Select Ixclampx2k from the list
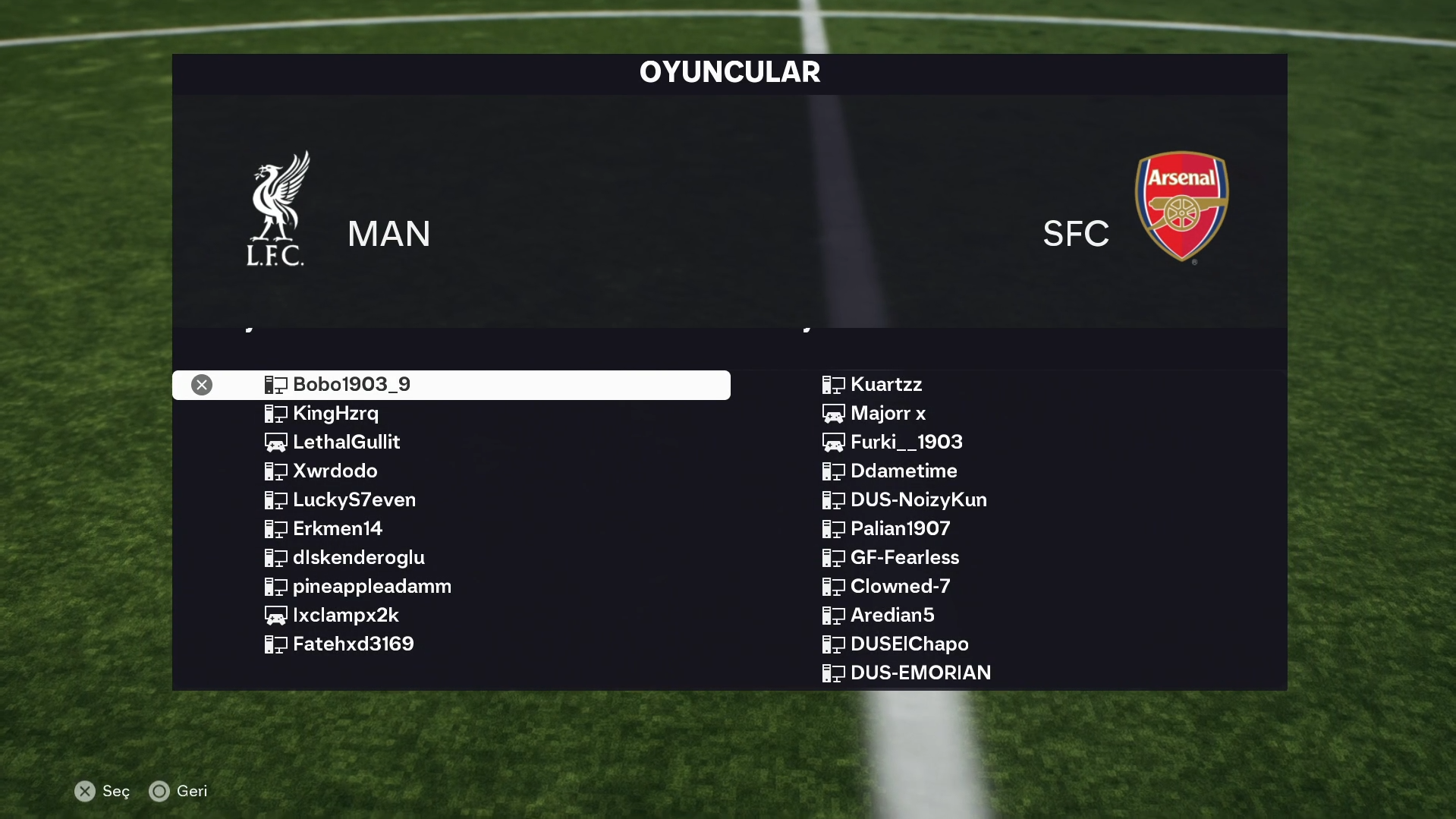Image resolution: width=1456 pixels, height=819 pixels. pos(345,616)
